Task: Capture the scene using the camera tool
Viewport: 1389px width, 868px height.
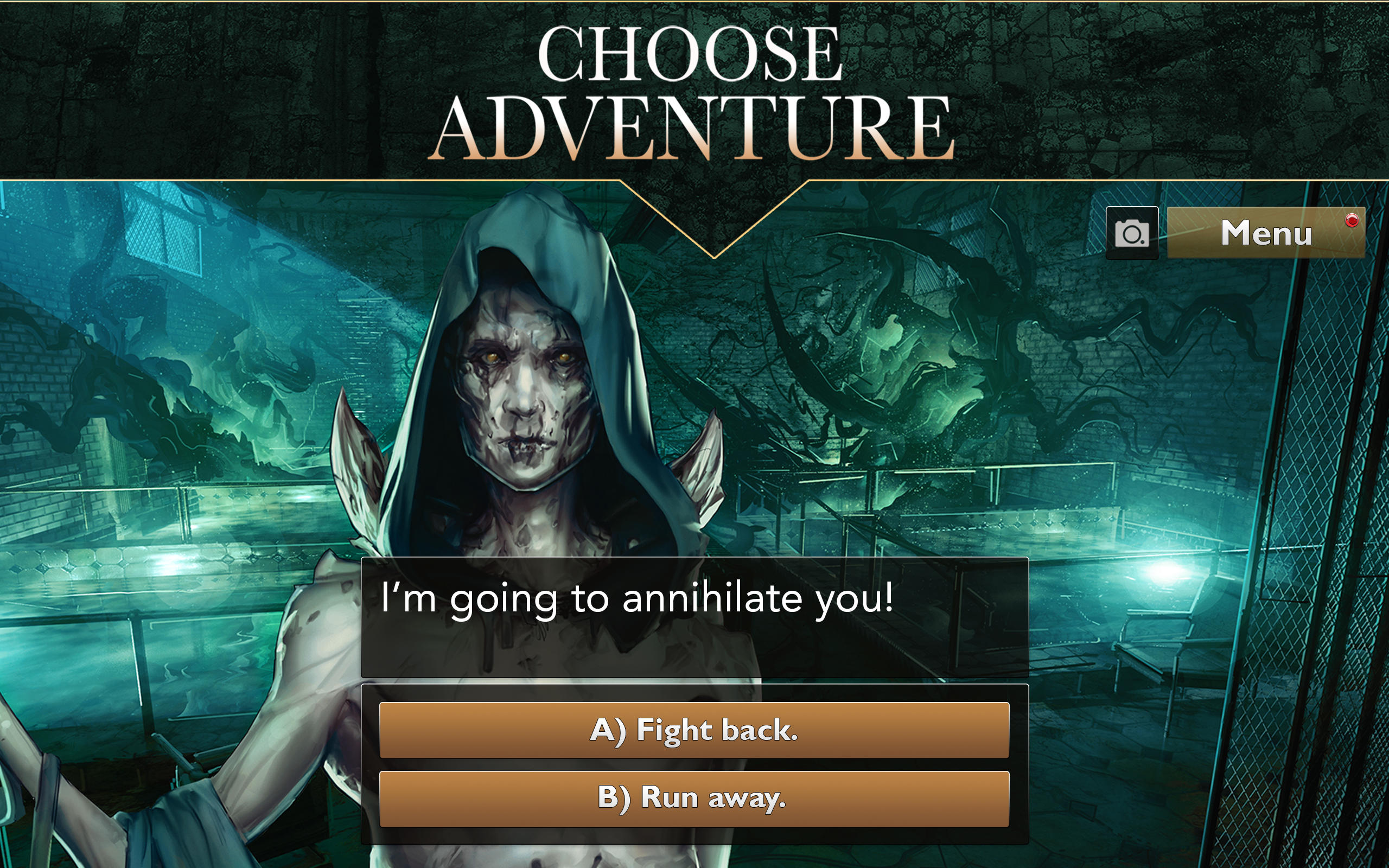Action: click(x=1132, y=234)
